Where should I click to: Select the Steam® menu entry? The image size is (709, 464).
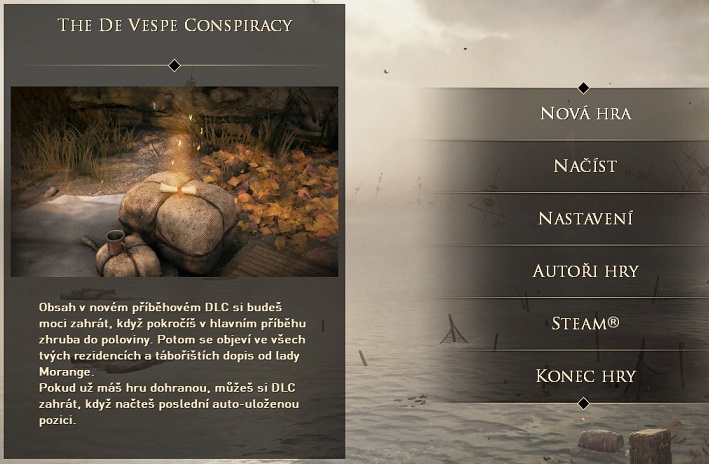[585, 323]
